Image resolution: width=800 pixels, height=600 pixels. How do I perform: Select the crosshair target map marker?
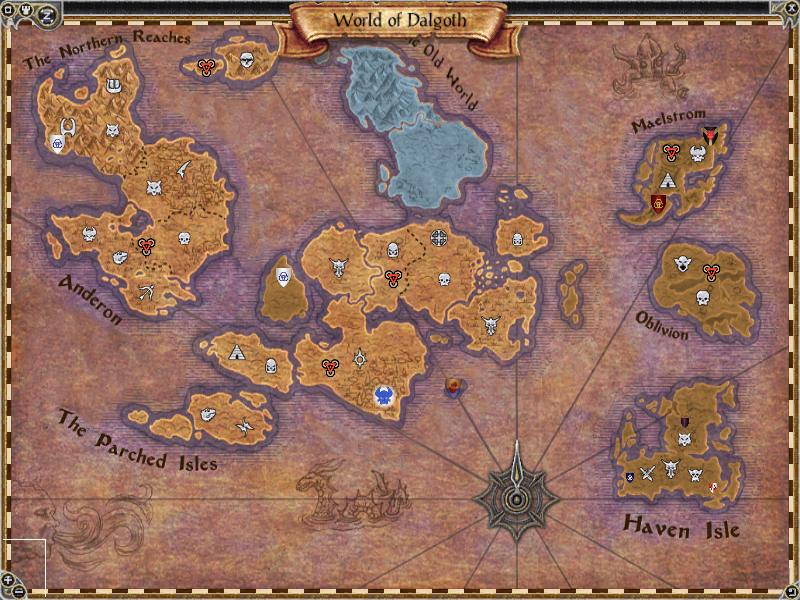pyautogui.click(x=439, y=238)
